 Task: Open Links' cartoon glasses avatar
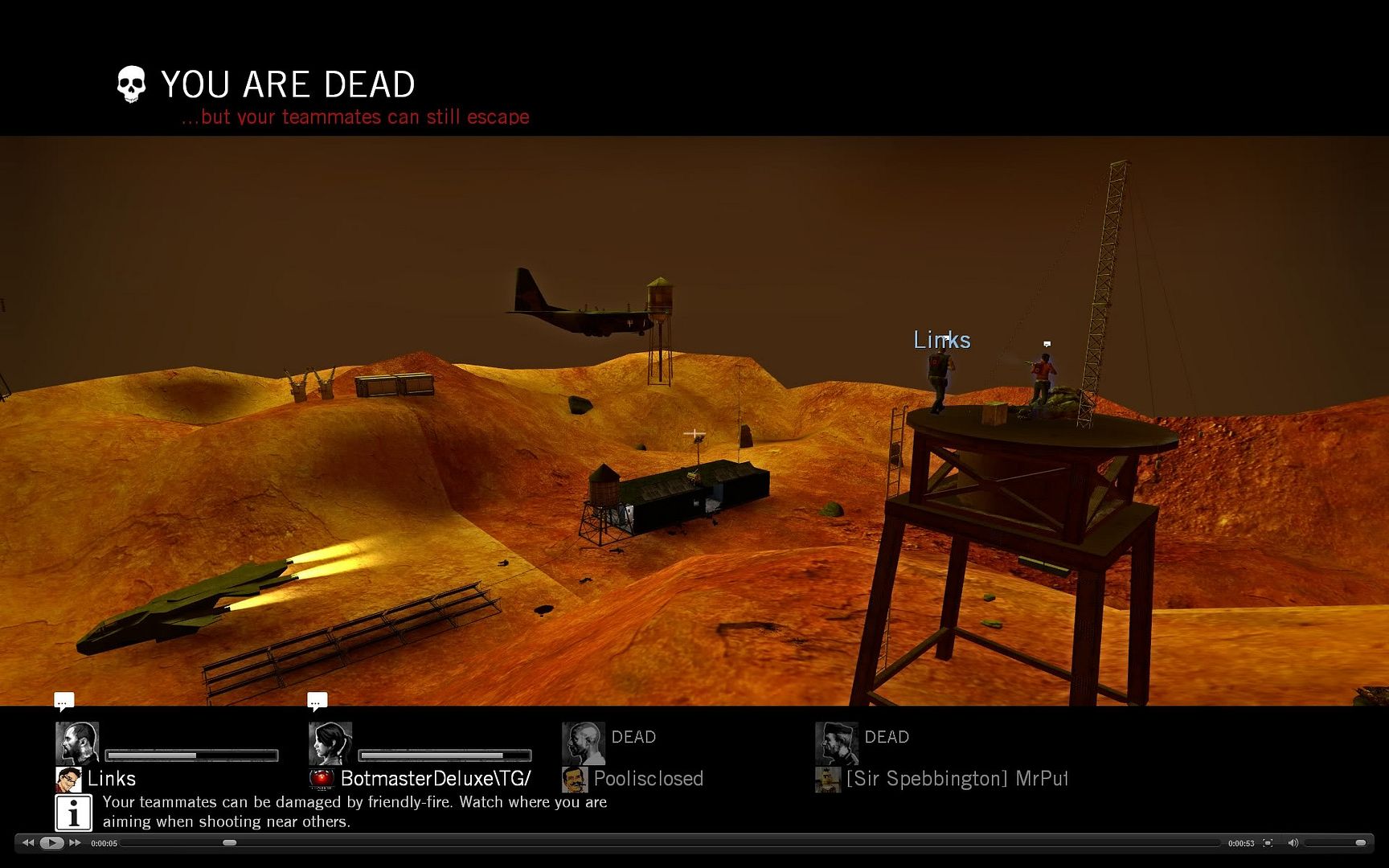click(x=68, y=779)
